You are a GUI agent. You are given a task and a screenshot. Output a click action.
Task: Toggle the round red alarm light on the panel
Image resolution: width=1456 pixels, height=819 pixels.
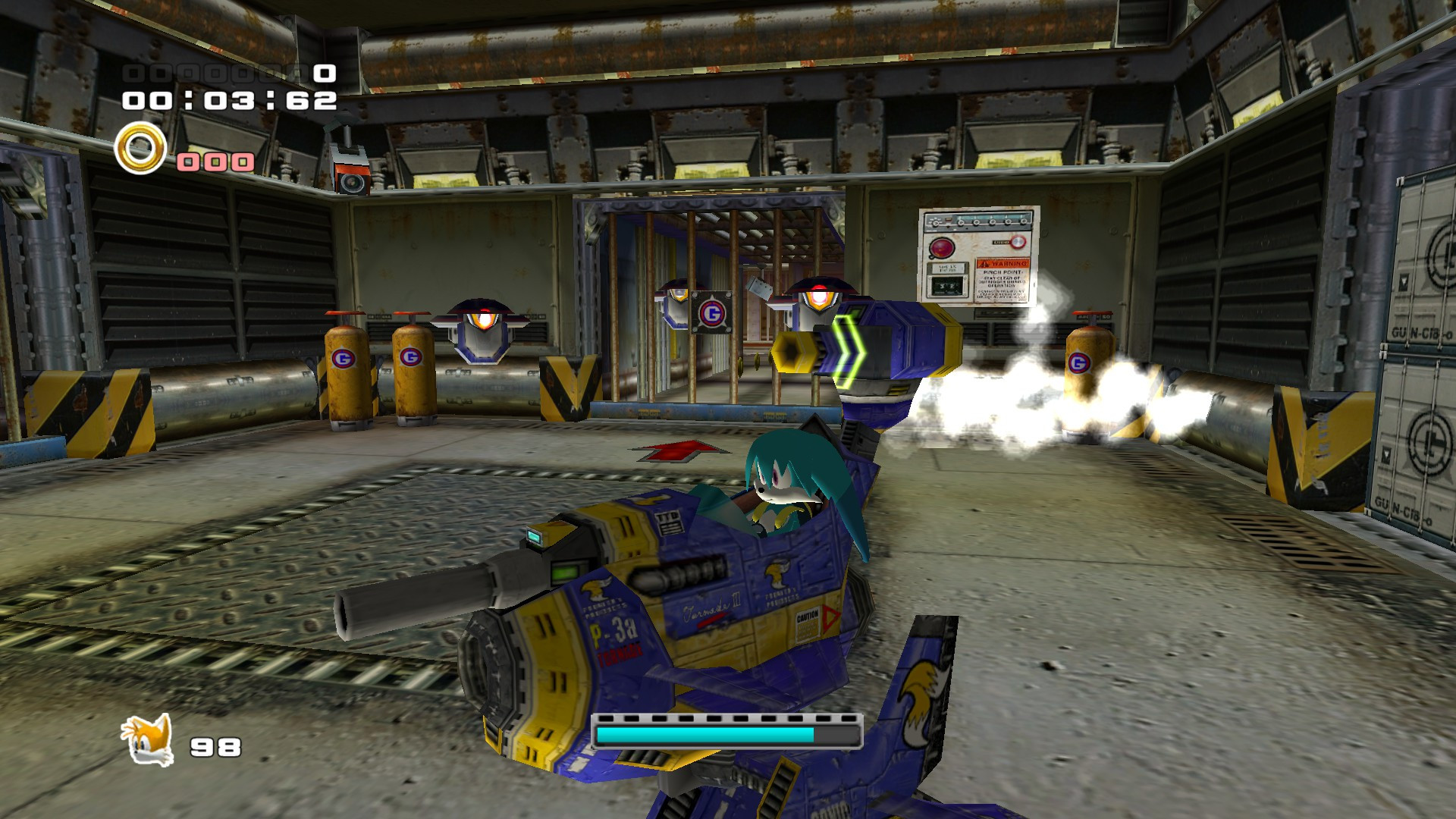pos(941,248)
